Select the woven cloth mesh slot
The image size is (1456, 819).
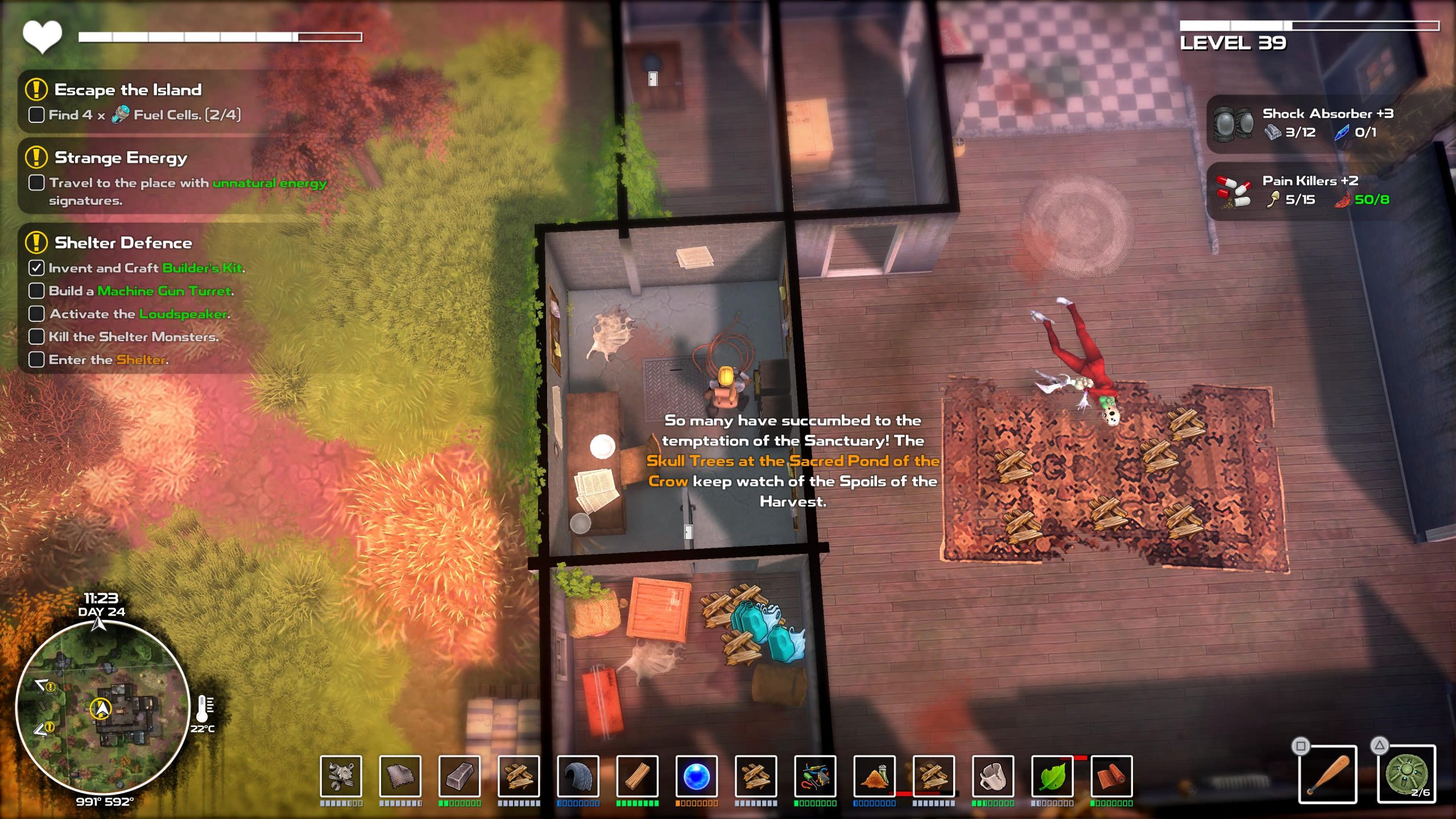pyautogui.click(x=400, y=776)
